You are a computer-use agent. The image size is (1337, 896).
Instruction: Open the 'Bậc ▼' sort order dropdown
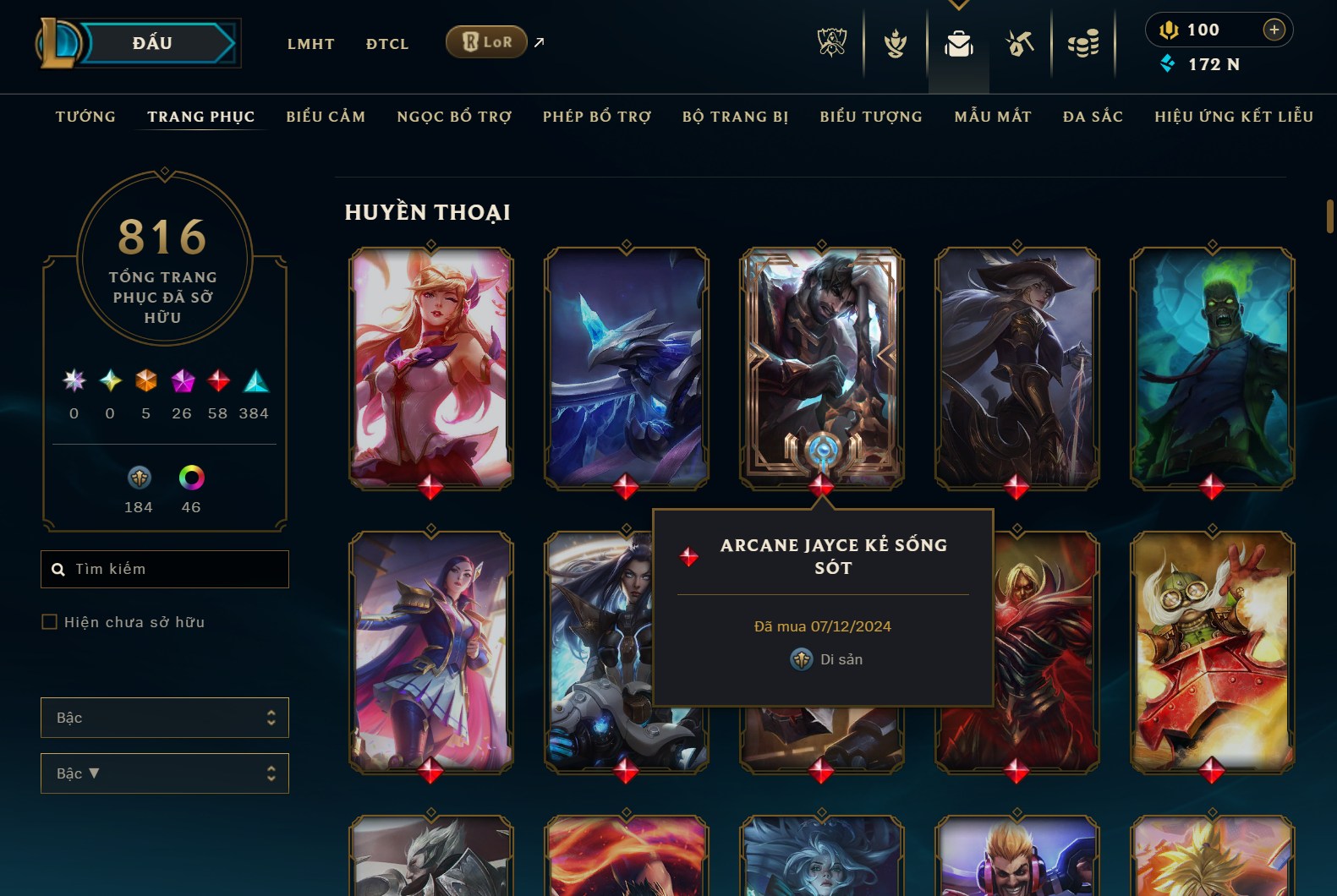pos(164,773)
